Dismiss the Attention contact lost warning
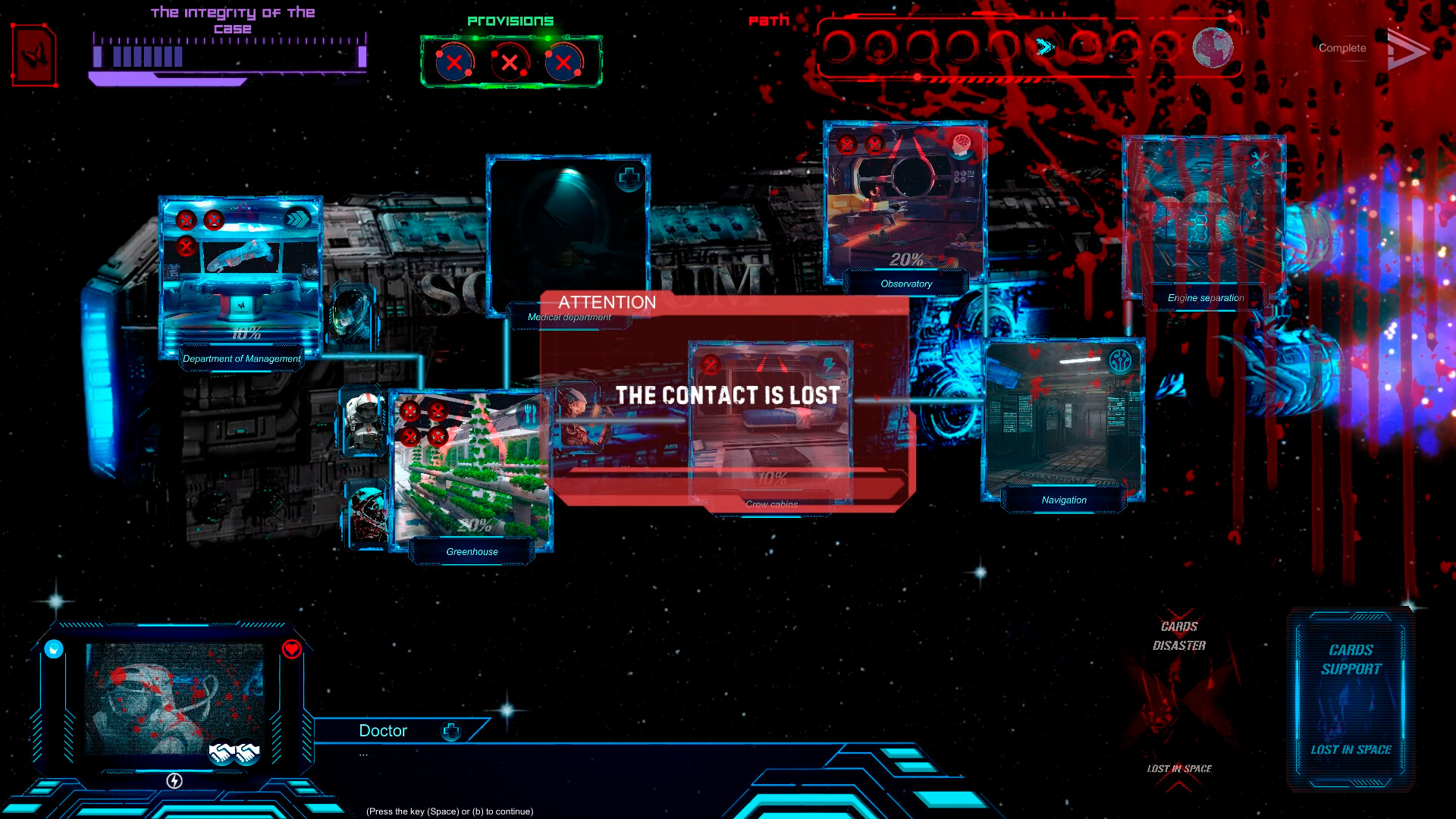The width and height of the screenshot is (1456, 819). (728, 395)
